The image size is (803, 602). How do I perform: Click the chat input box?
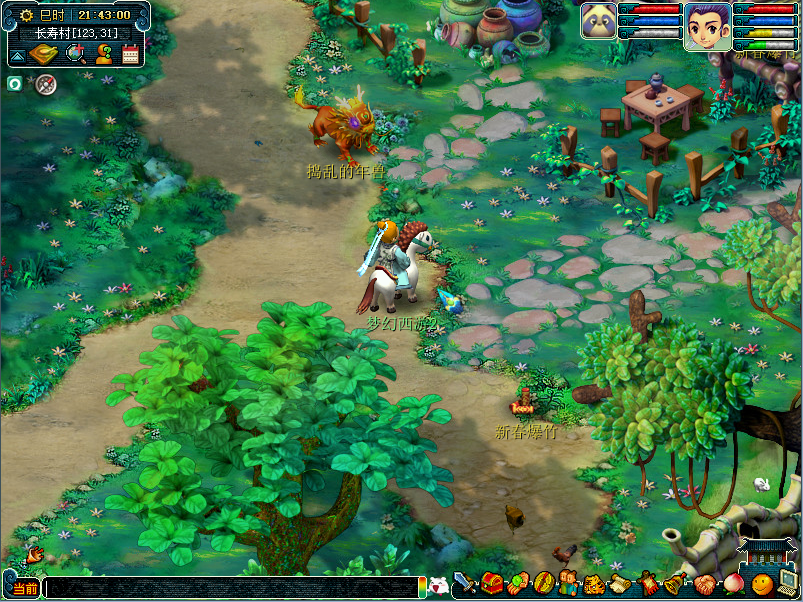230,588
